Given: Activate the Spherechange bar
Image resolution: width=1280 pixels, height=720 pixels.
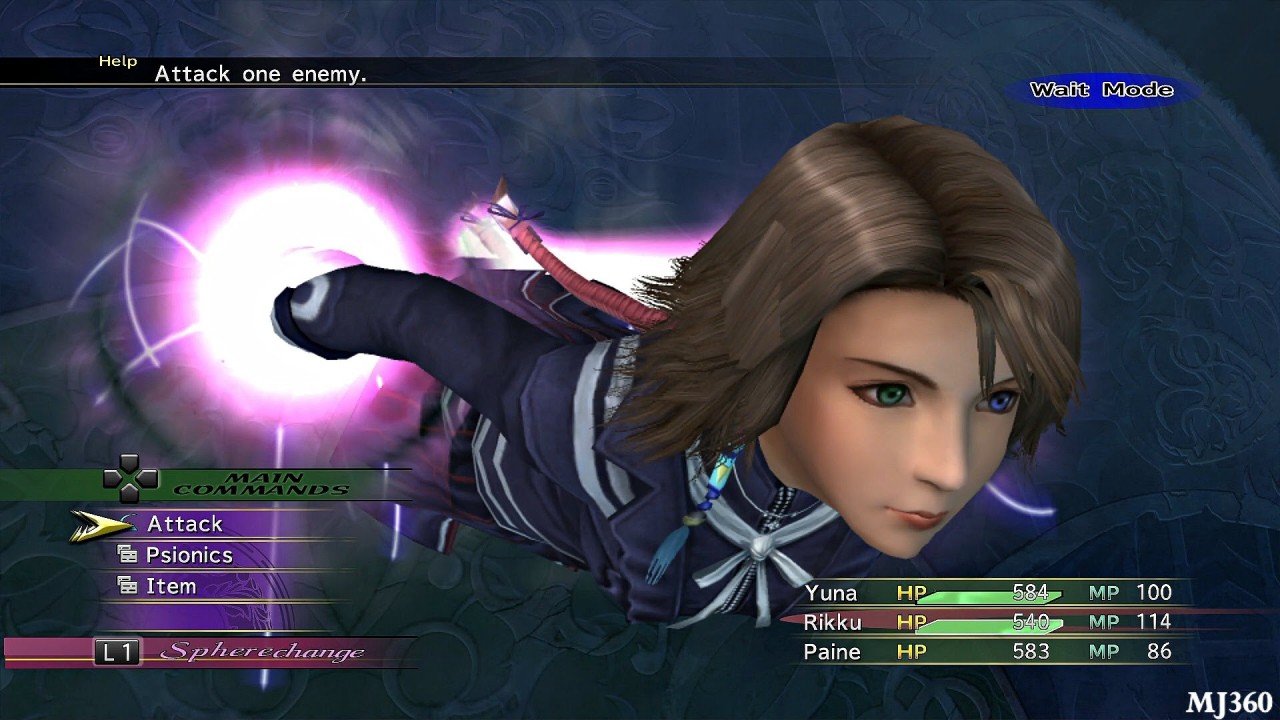Looking at the screenshot, I should coord(262,652).
